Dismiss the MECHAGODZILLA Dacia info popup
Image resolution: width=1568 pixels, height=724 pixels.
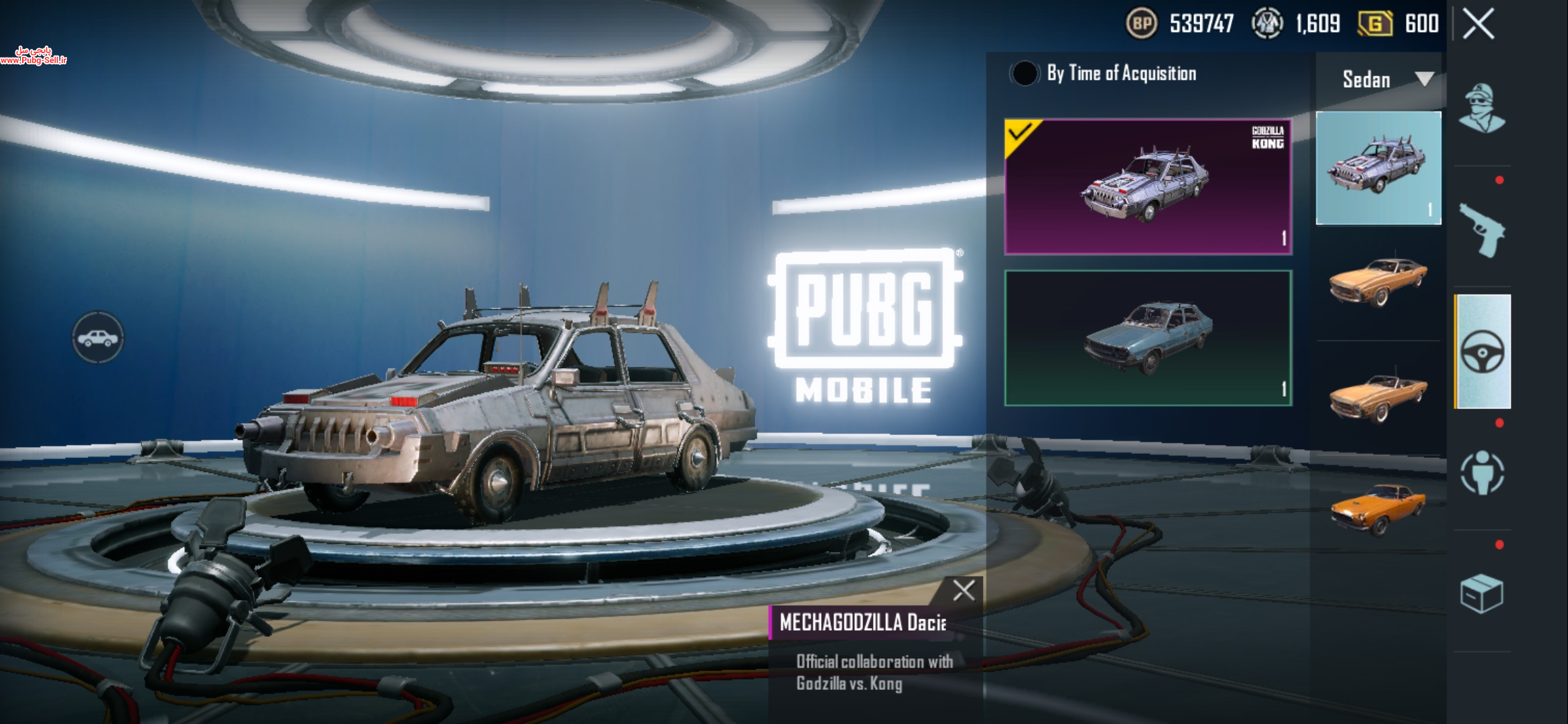(964, 591)
